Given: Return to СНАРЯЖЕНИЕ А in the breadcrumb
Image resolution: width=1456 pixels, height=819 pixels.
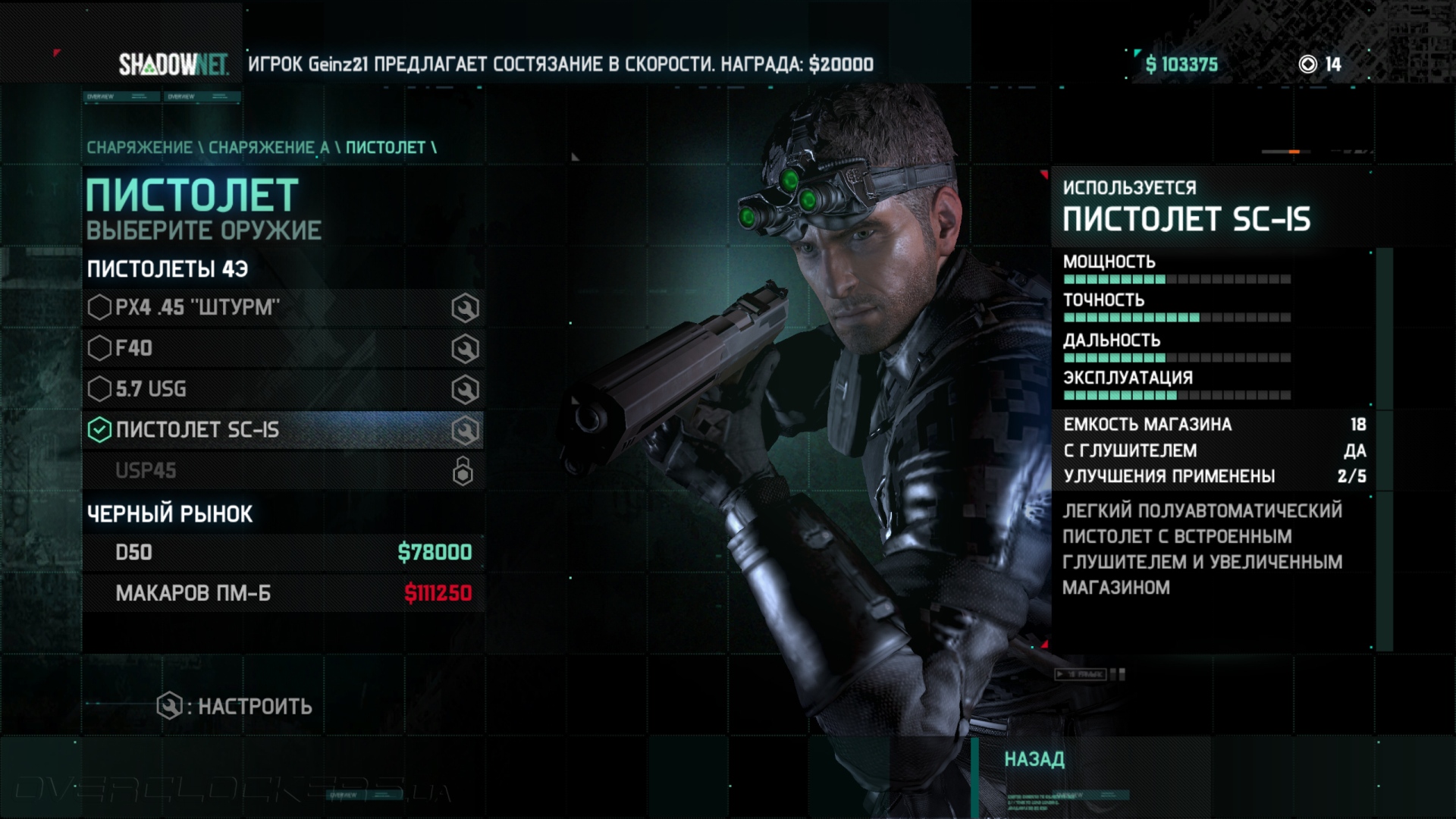Looking at the screenshot, I should 268,148.
